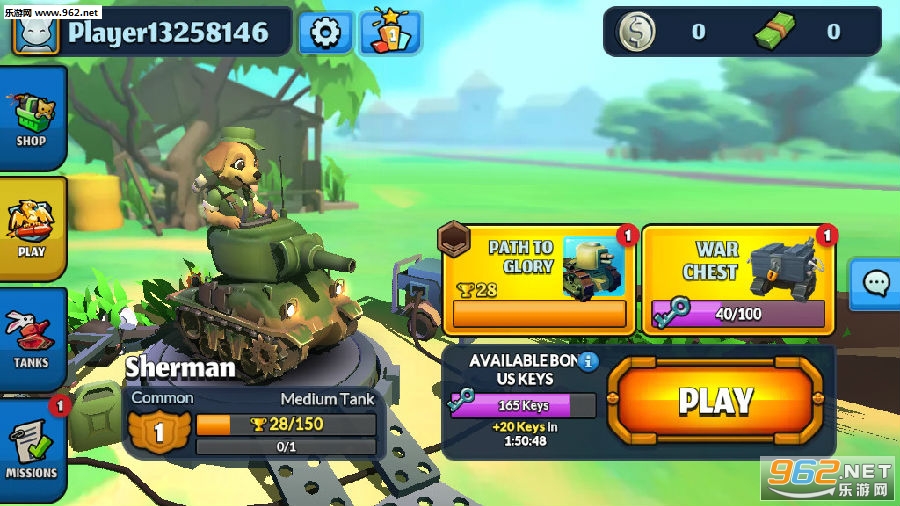Screen dimensions: 900x506
Task: Open settings with the gear icon
Action: tap(325, 33)
